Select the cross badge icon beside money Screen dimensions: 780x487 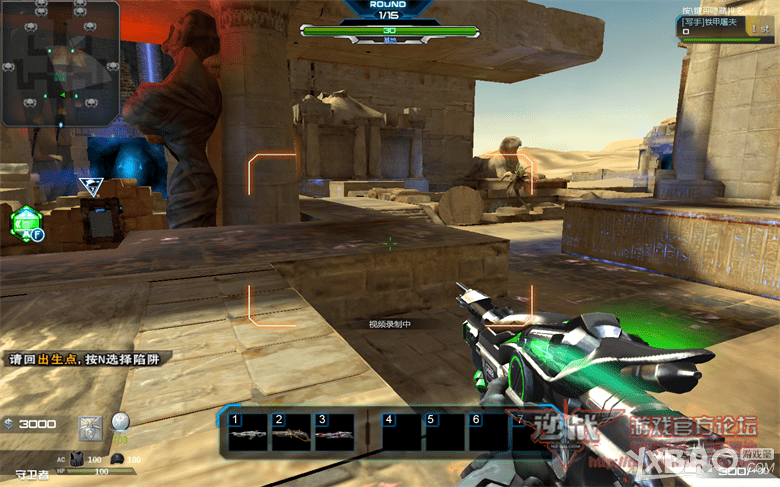pos(92,425)
